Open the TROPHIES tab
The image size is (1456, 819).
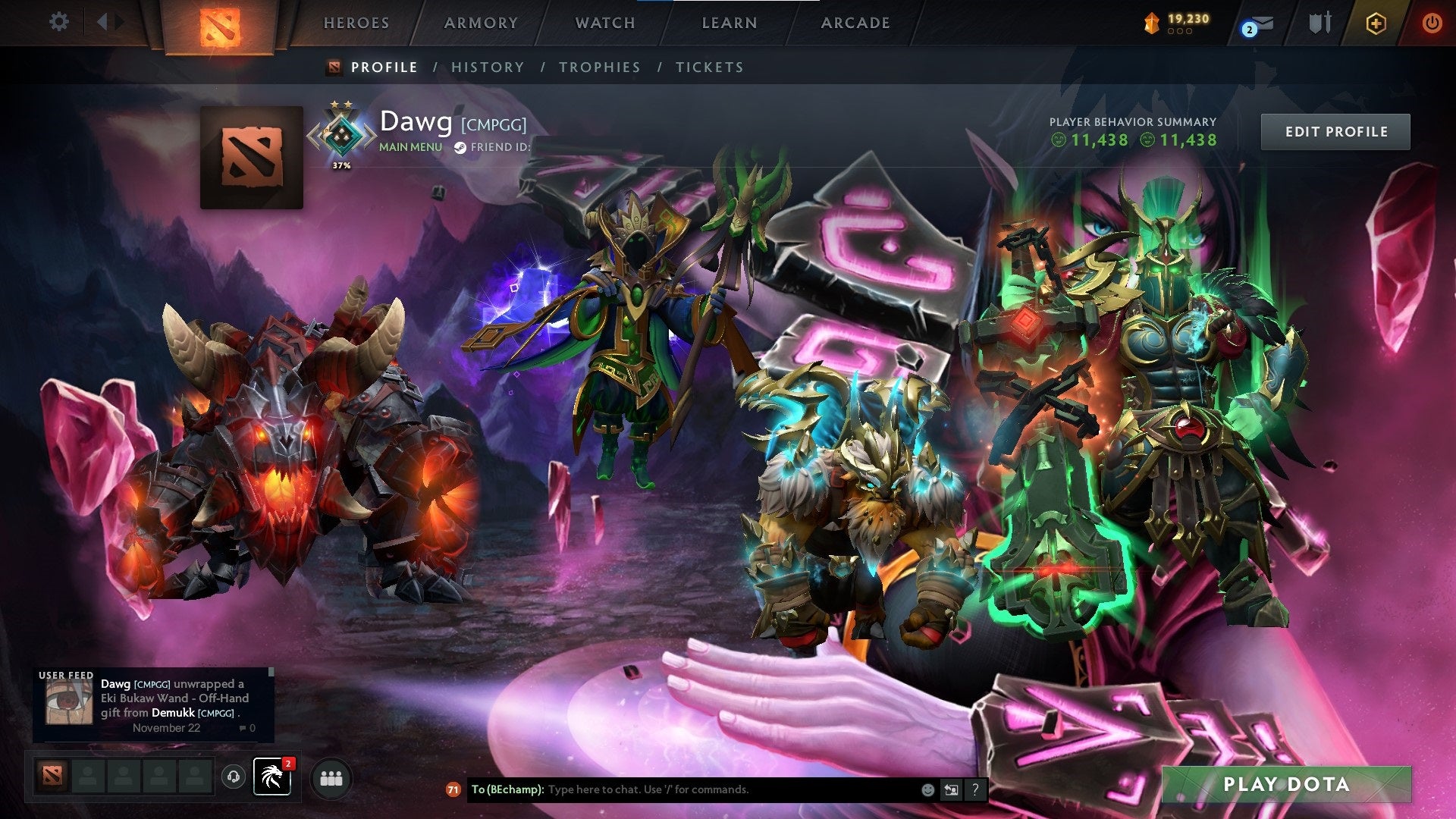point(599,67)
